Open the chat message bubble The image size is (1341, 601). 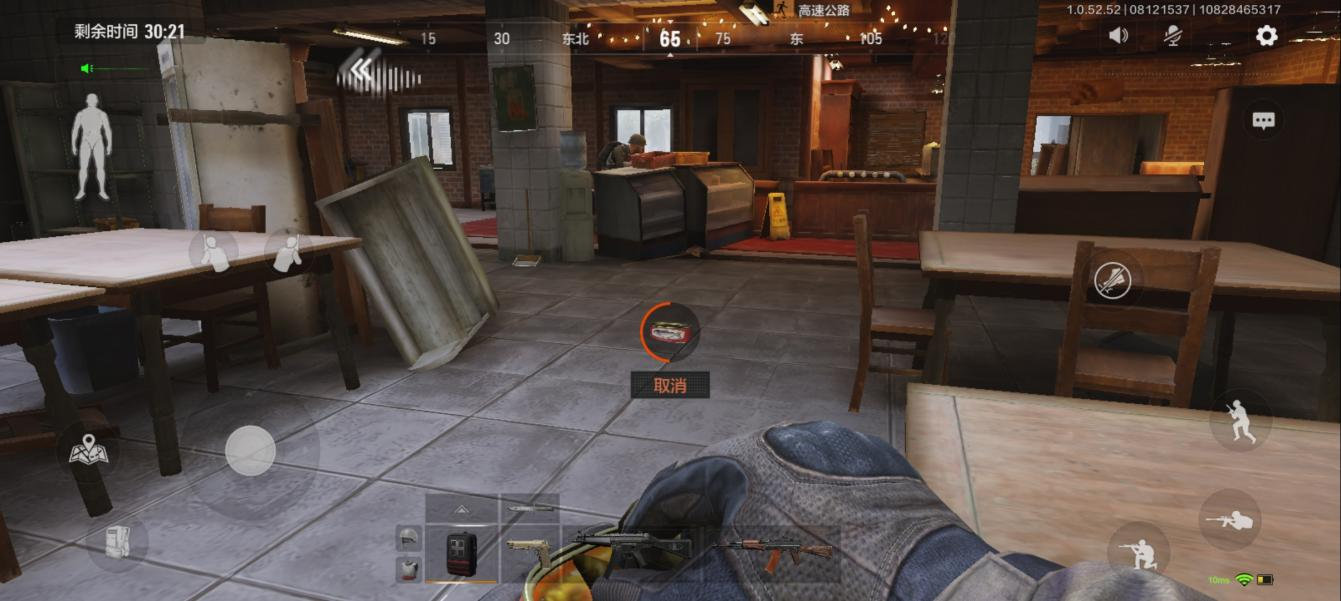pyautogui.click(x=1263, y=121)
